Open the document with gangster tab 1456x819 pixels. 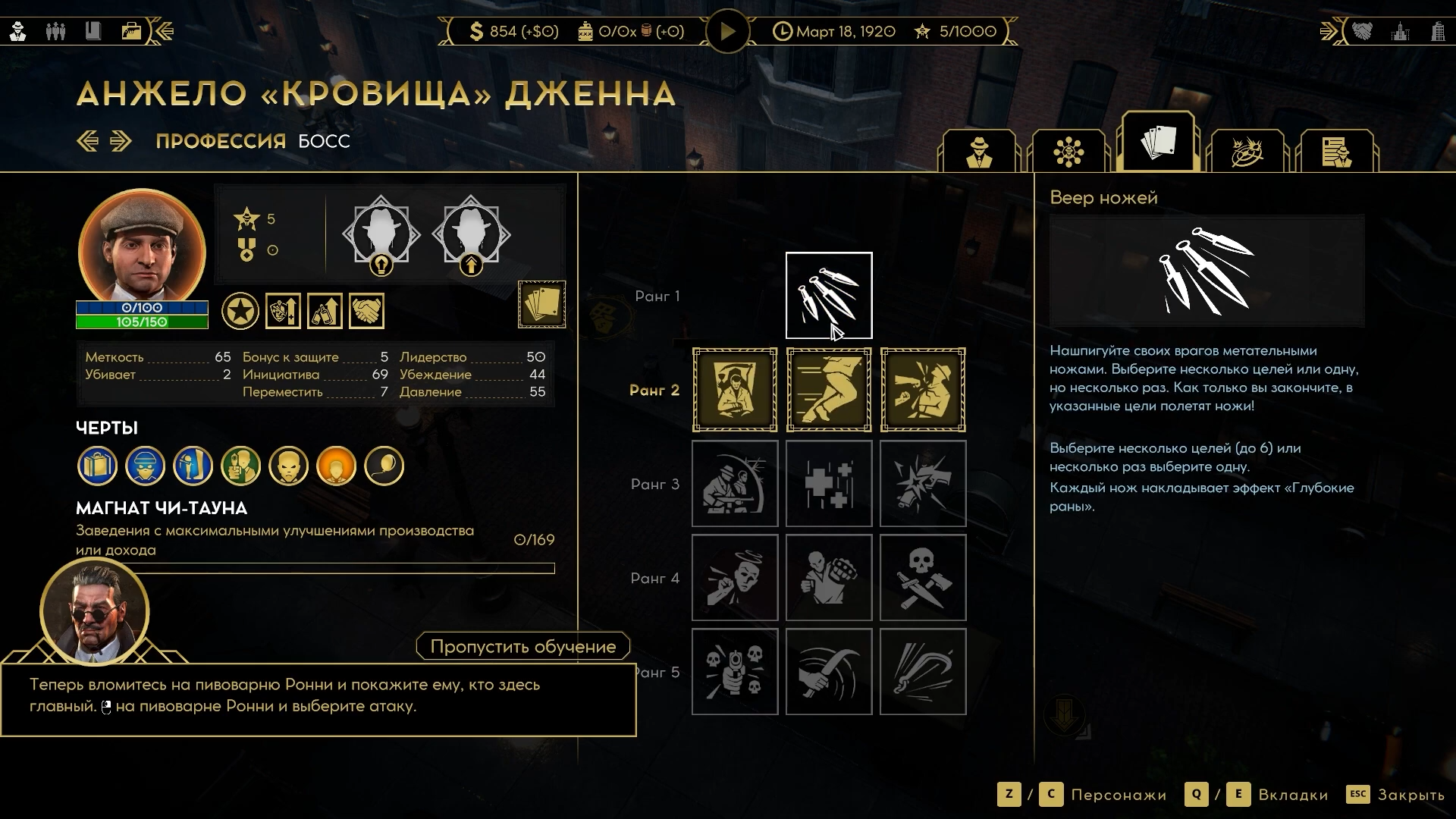[1336, 152]
